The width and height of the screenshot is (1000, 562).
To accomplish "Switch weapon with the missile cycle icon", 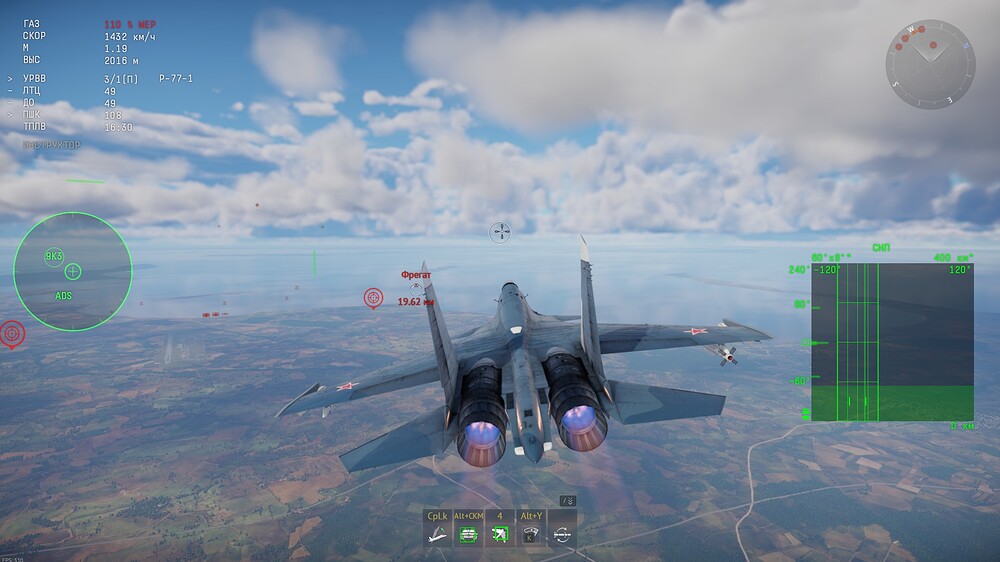I will [562, 535].
